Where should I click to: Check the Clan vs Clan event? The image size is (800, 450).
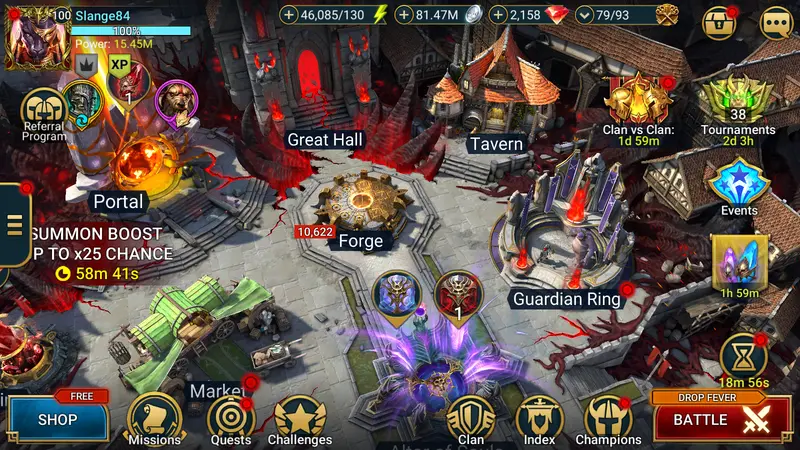pyautogui.click(x=638, y=101)
